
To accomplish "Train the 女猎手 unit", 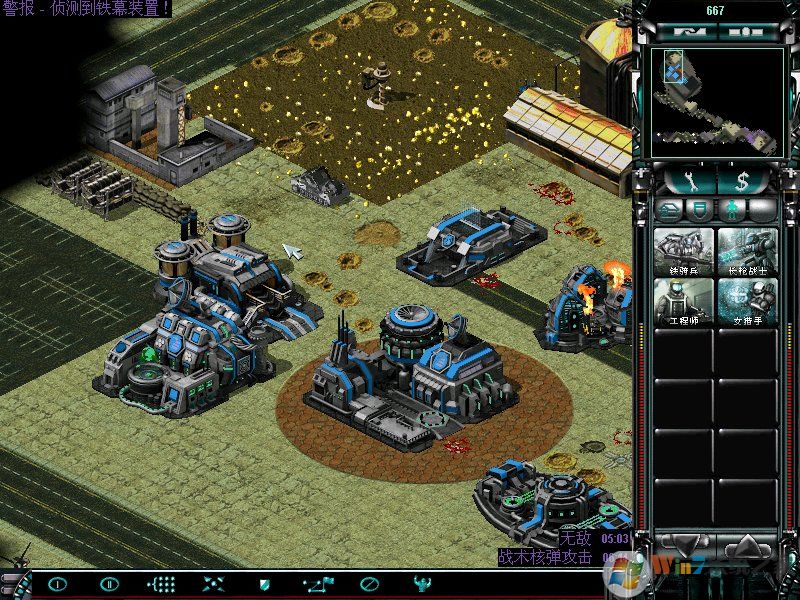I will click(x=747, y=301).
